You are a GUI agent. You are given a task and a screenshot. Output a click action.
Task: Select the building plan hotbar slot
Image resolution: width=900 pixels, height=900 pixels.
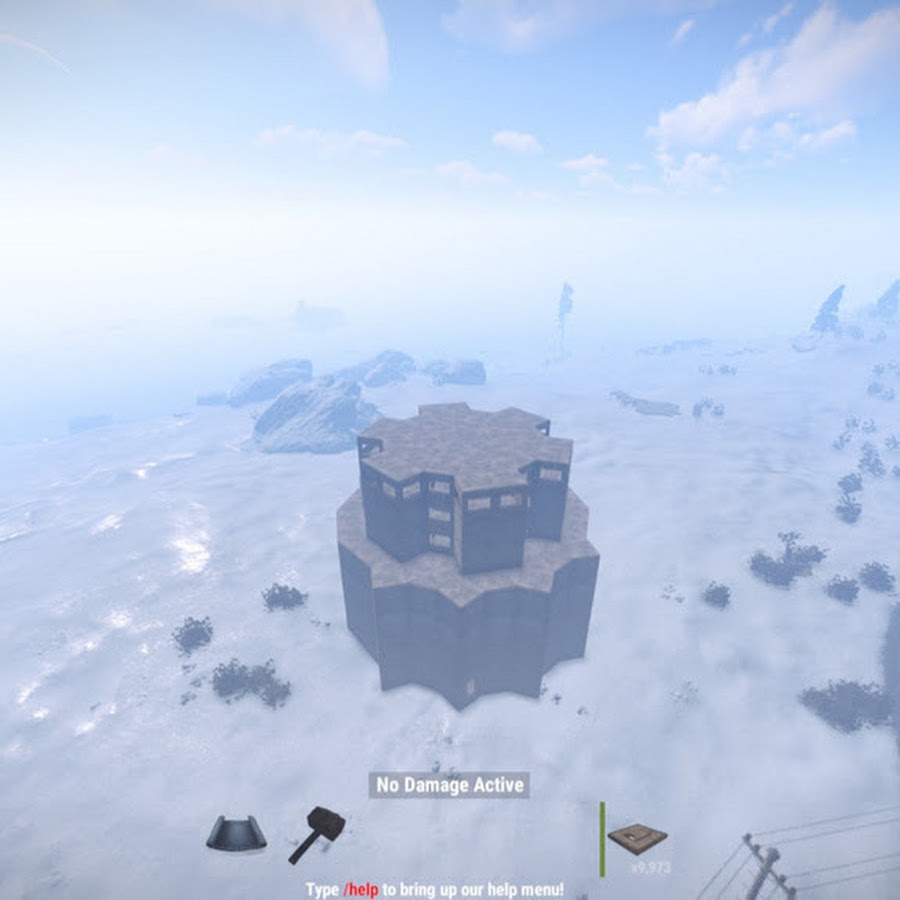point(236,833)
